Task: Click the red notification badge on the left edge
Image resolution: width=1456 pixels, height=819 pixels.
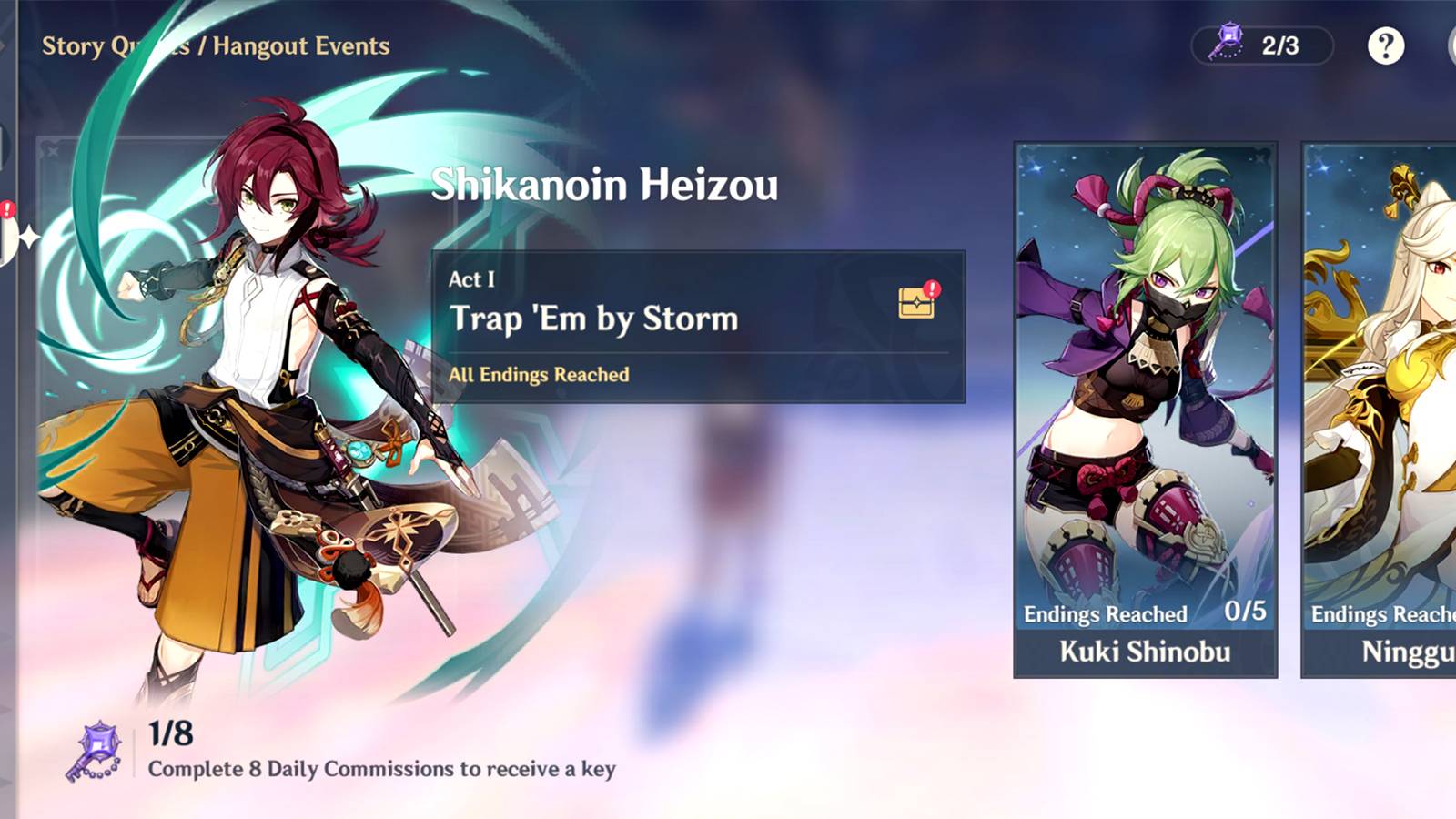Action: coord(7,211)
